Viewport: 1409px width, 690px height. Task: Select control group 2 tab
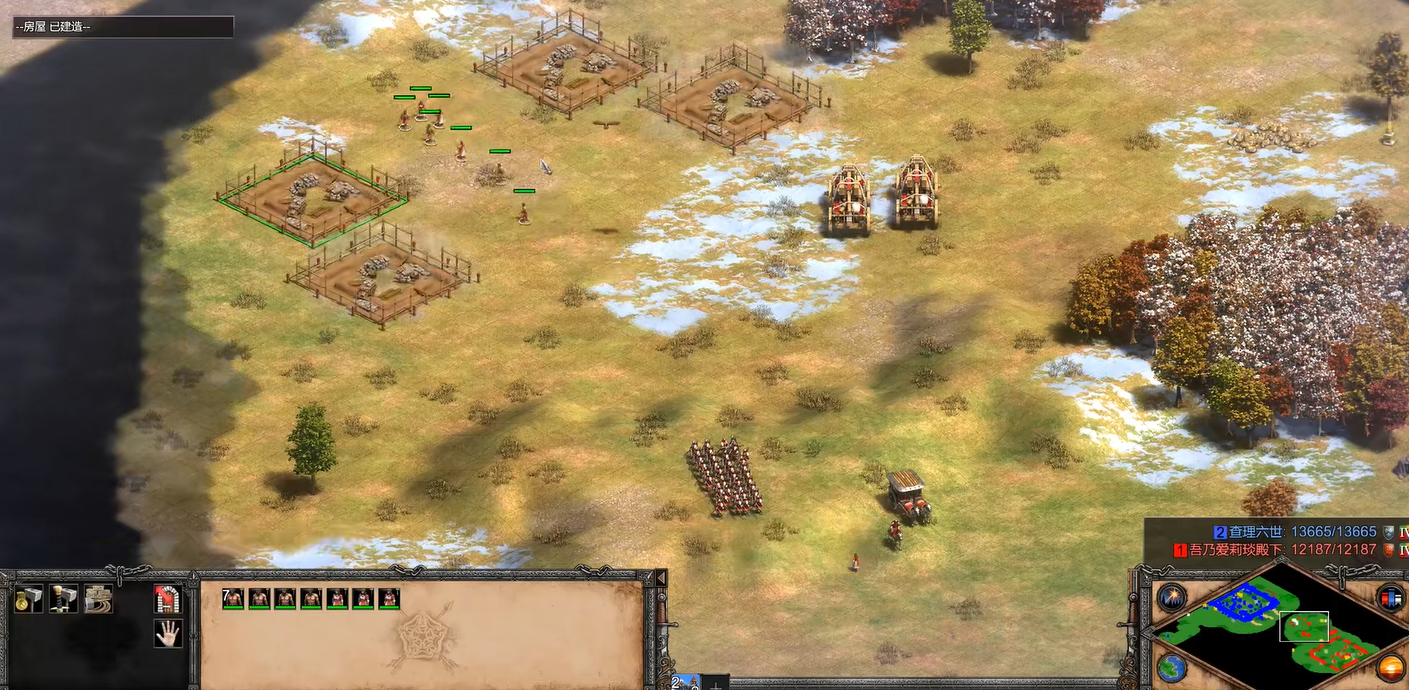click(x=686, y=683)
